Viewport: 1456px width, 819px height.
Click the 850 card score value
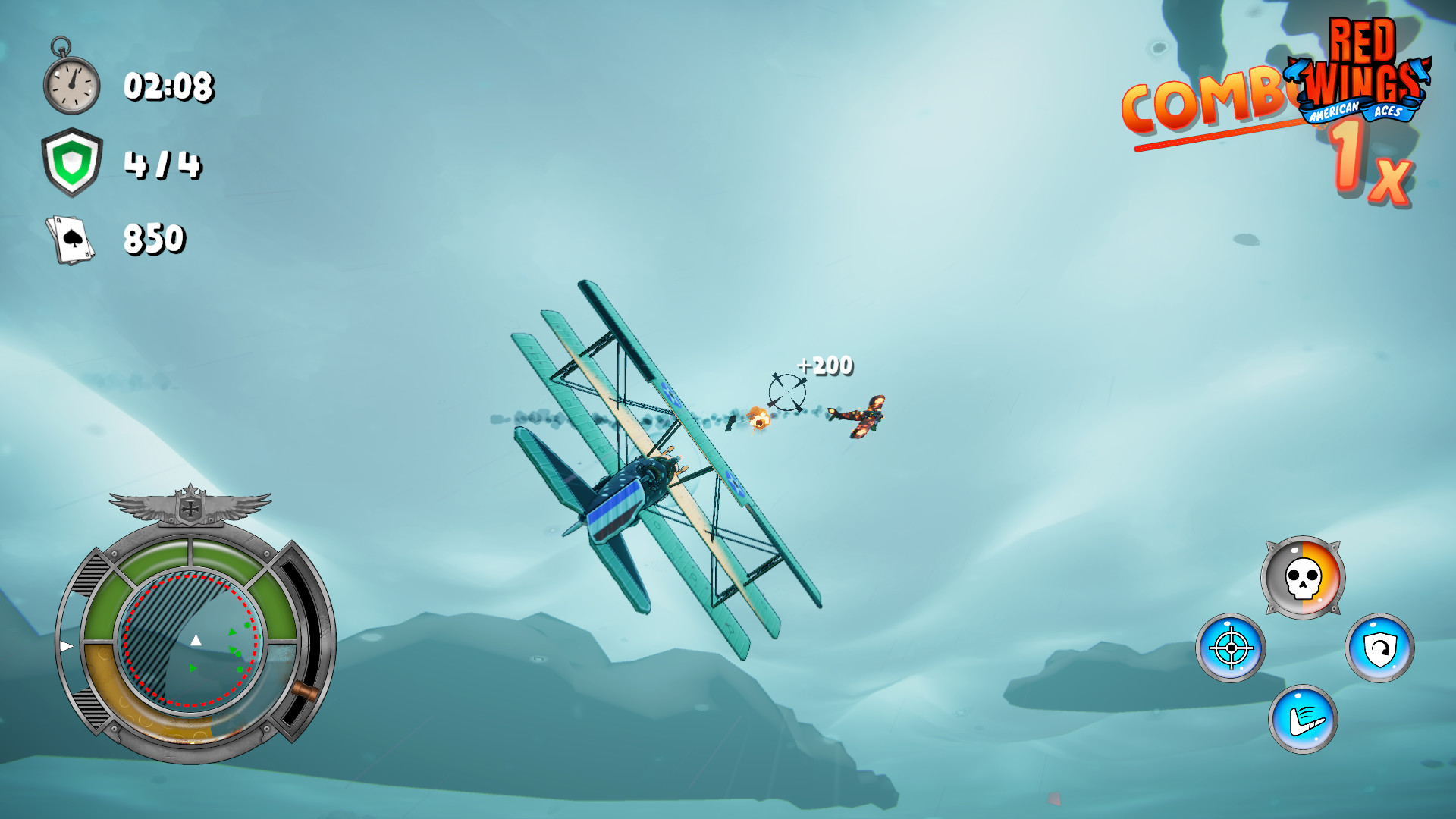tap(155, 237)
